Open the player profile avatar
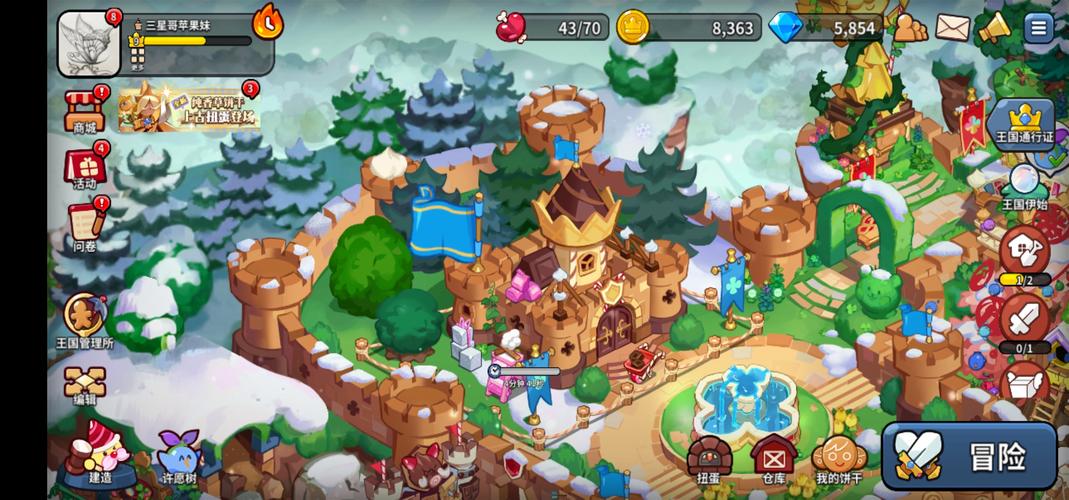The height and width of the screenshot is (500, 1069). pyautogui.click(x=89, y=44)
